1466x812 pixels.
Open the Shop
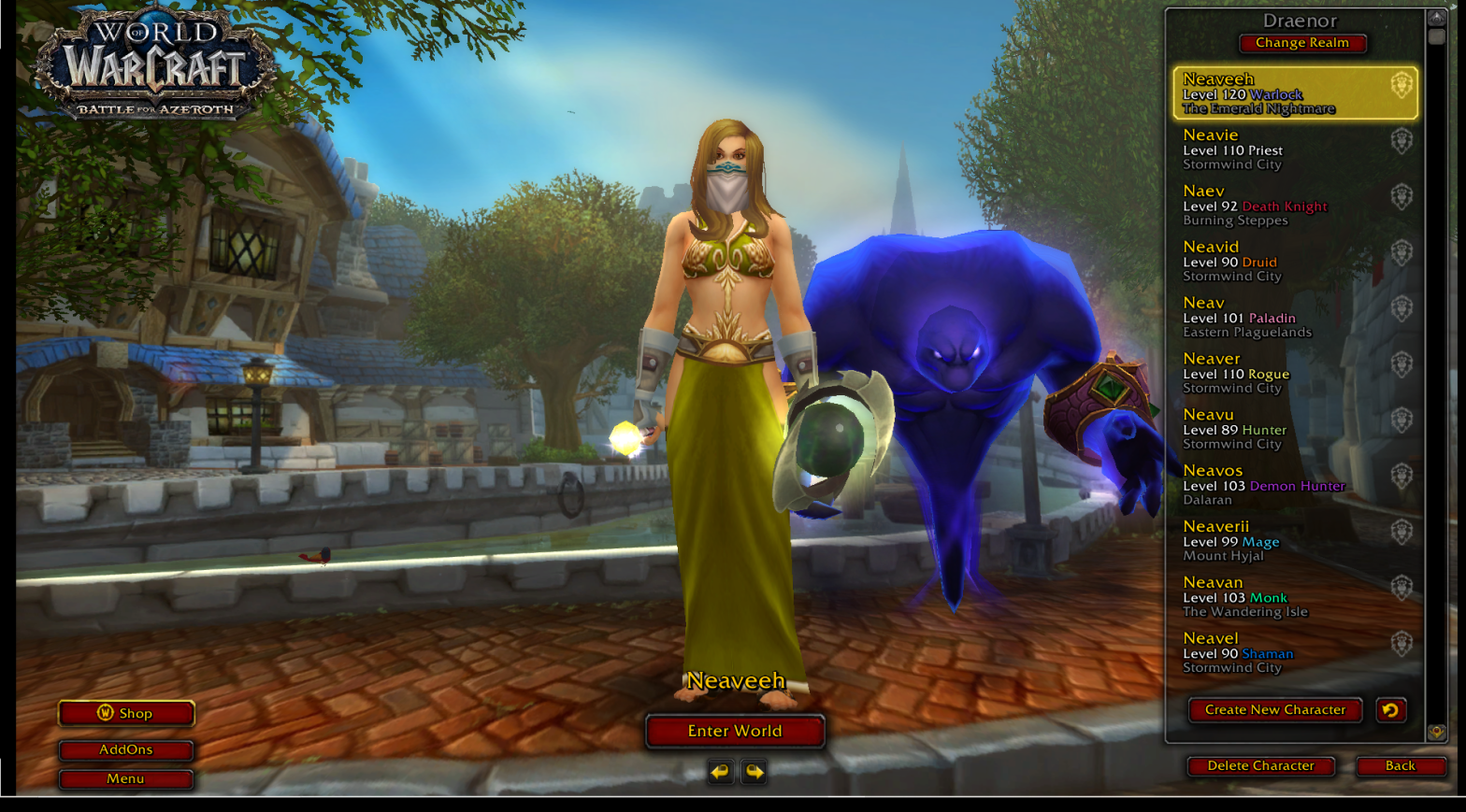pos(126,713)
